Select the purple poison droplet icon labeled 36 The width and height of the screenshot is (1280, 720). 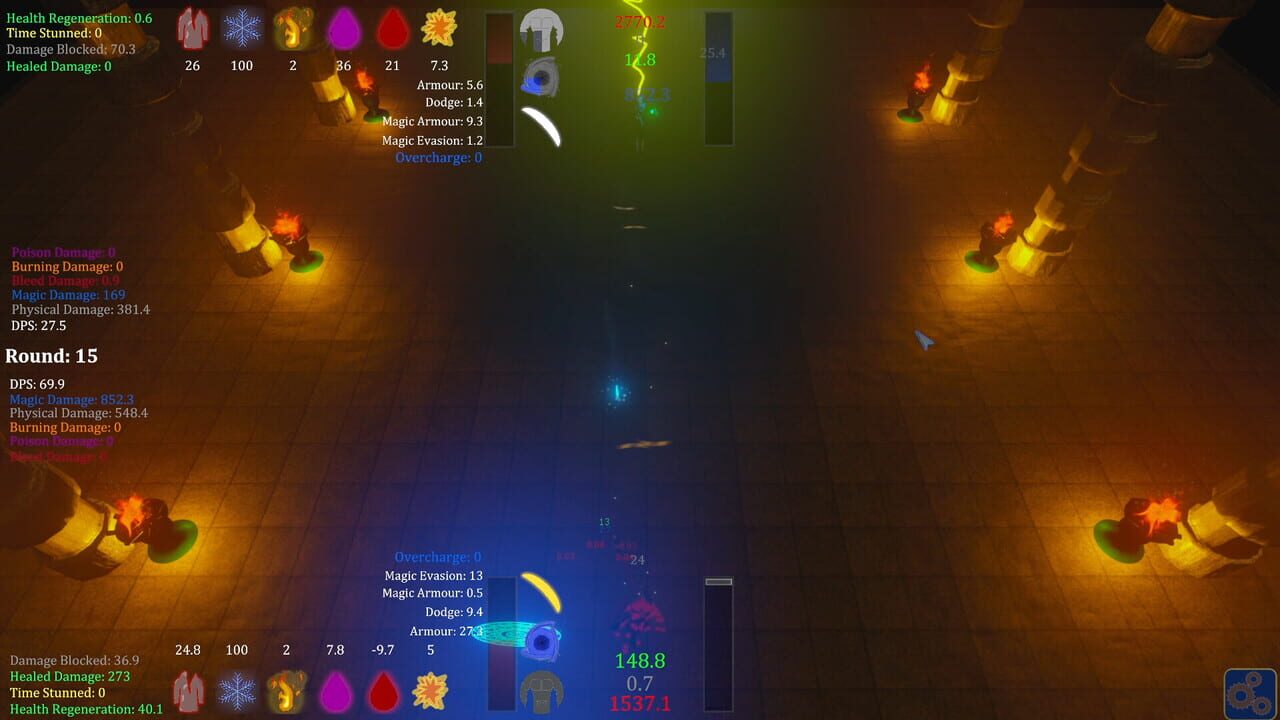[x=343, y=29]
